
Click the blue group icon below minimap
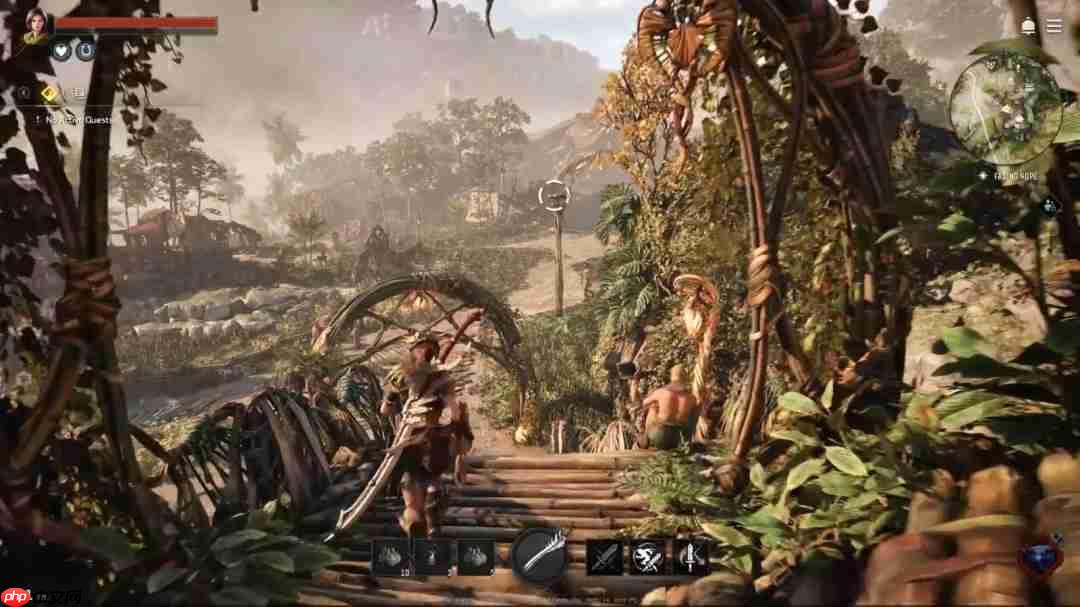coord(1049,206)
